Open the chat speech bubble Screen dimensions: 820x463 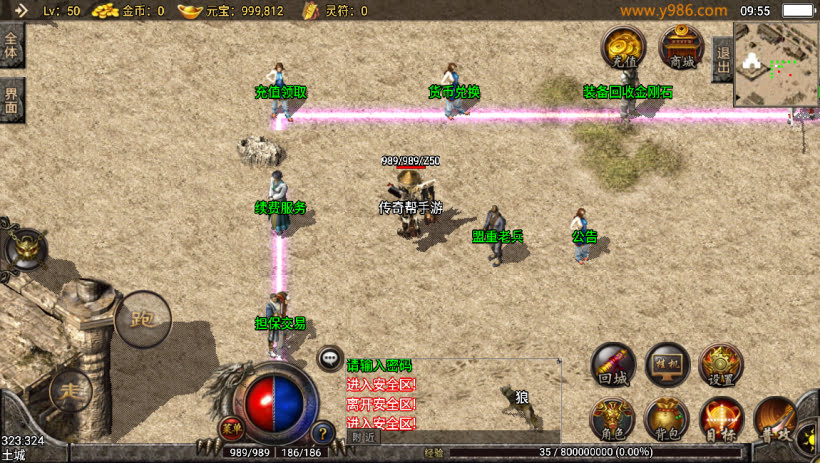tap(329, 357)
